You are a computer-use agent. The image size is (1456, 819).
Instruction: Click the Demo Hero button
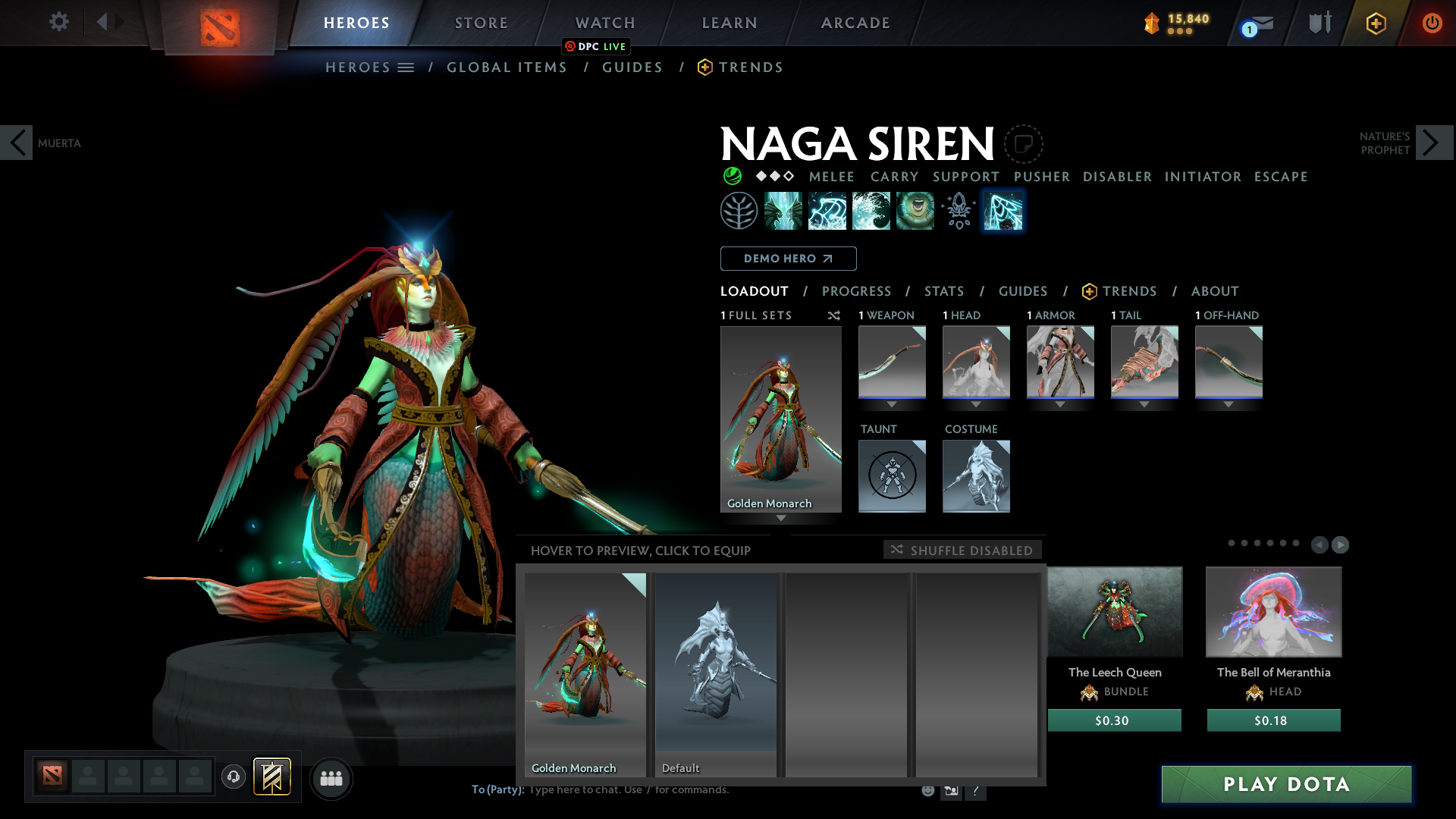787,259
